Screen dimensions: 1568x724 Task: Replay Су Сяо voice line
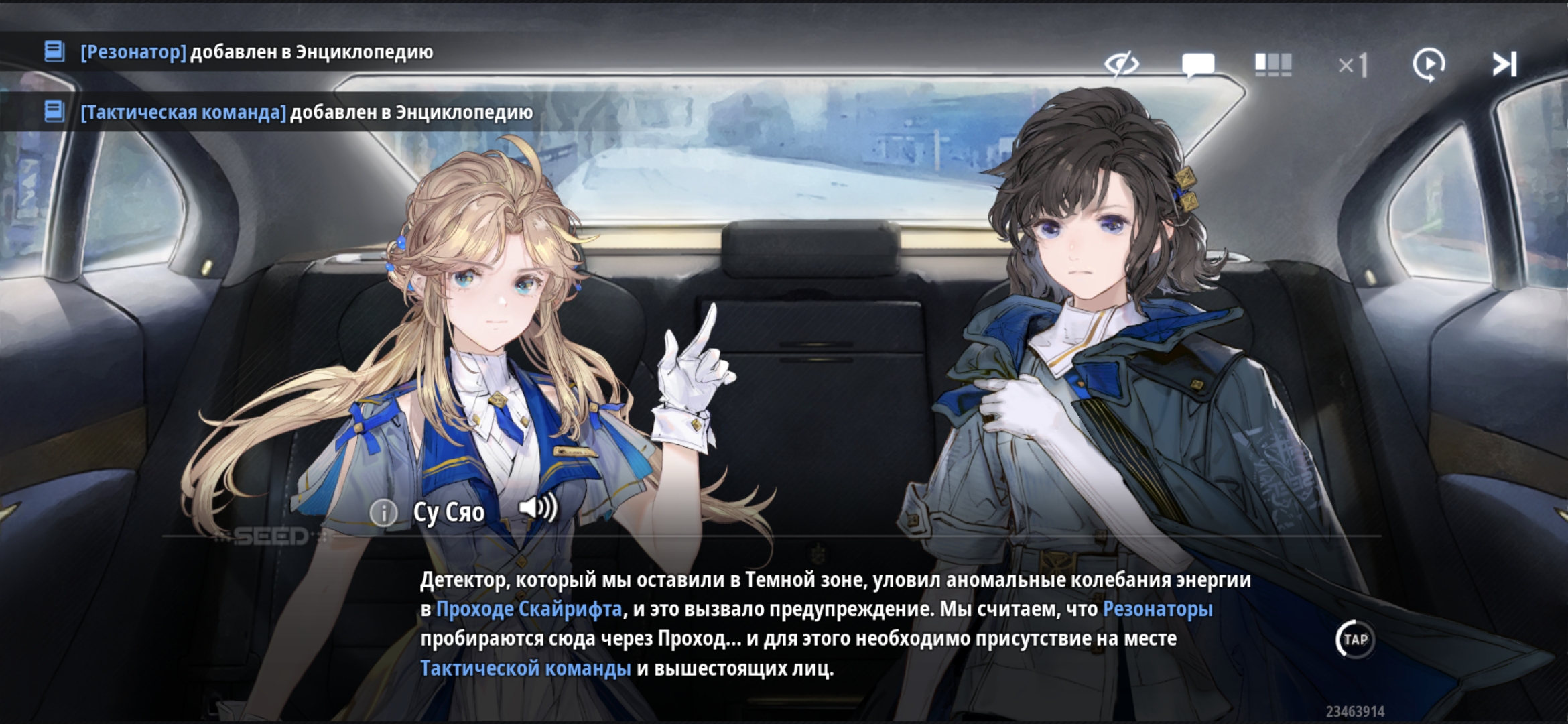(538, 509)
